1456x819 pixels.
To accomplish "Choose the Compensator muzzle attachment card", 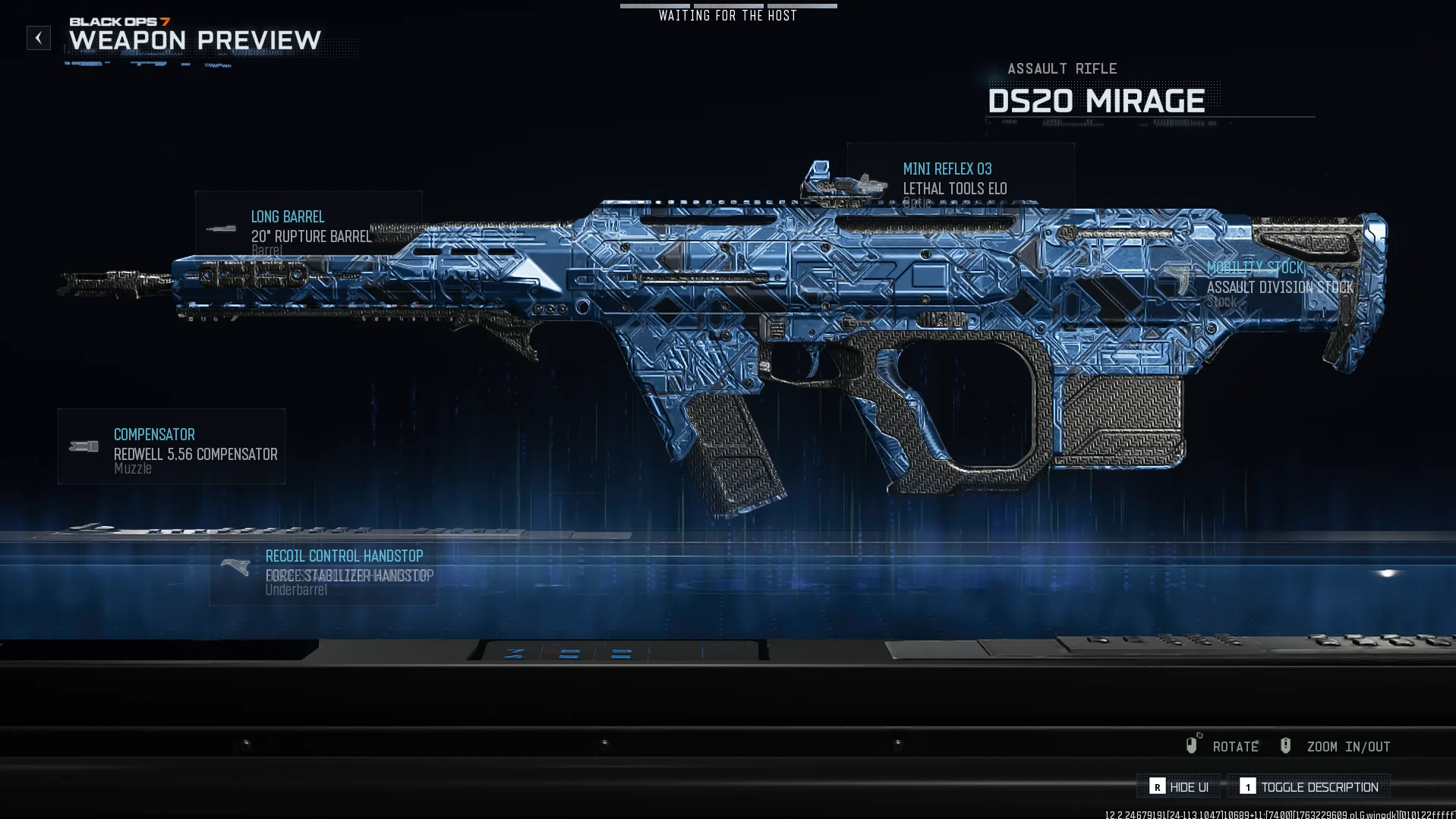I will (x=172, y=446).
